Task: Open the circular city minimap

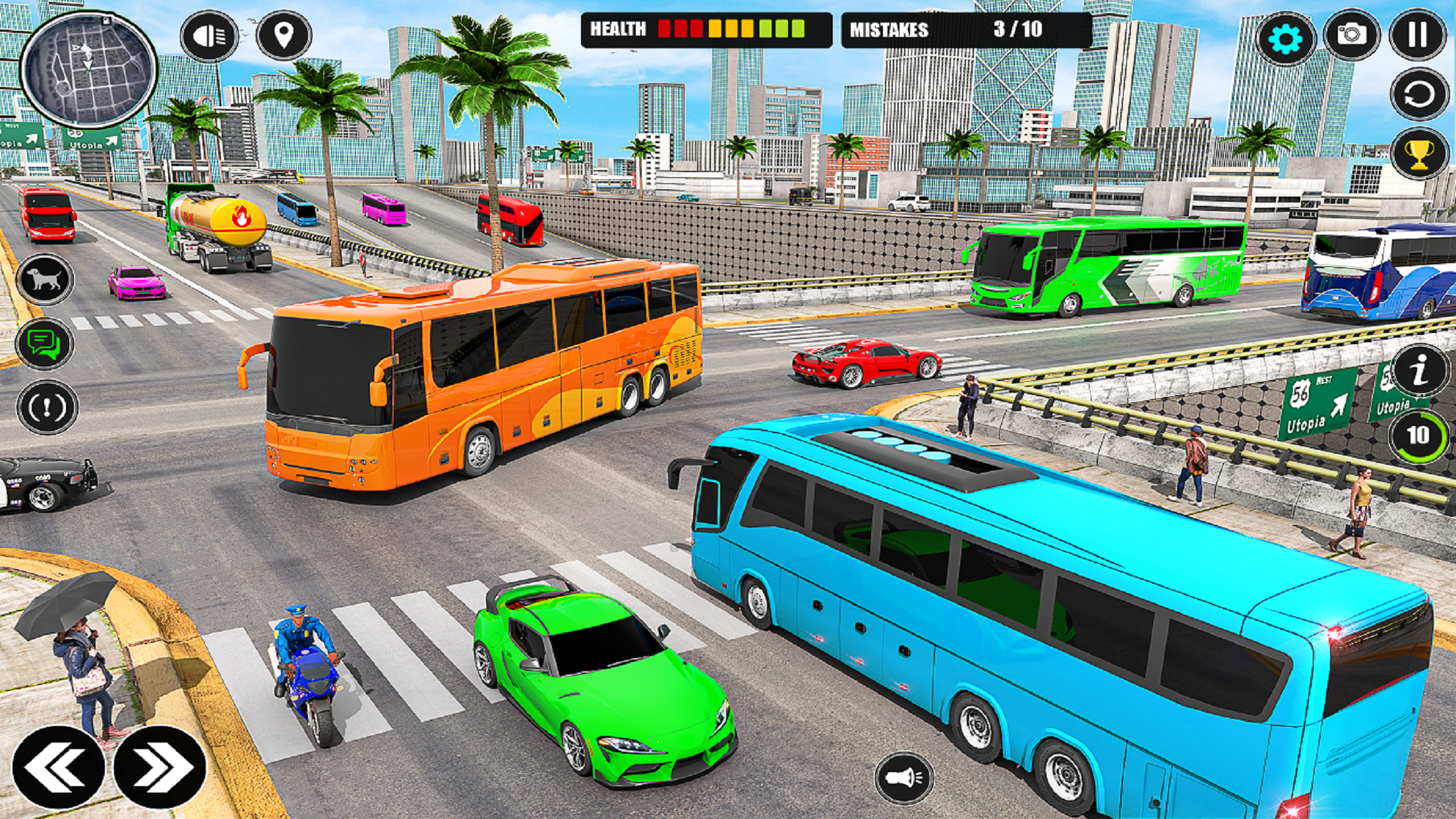Action: (88, 68)
